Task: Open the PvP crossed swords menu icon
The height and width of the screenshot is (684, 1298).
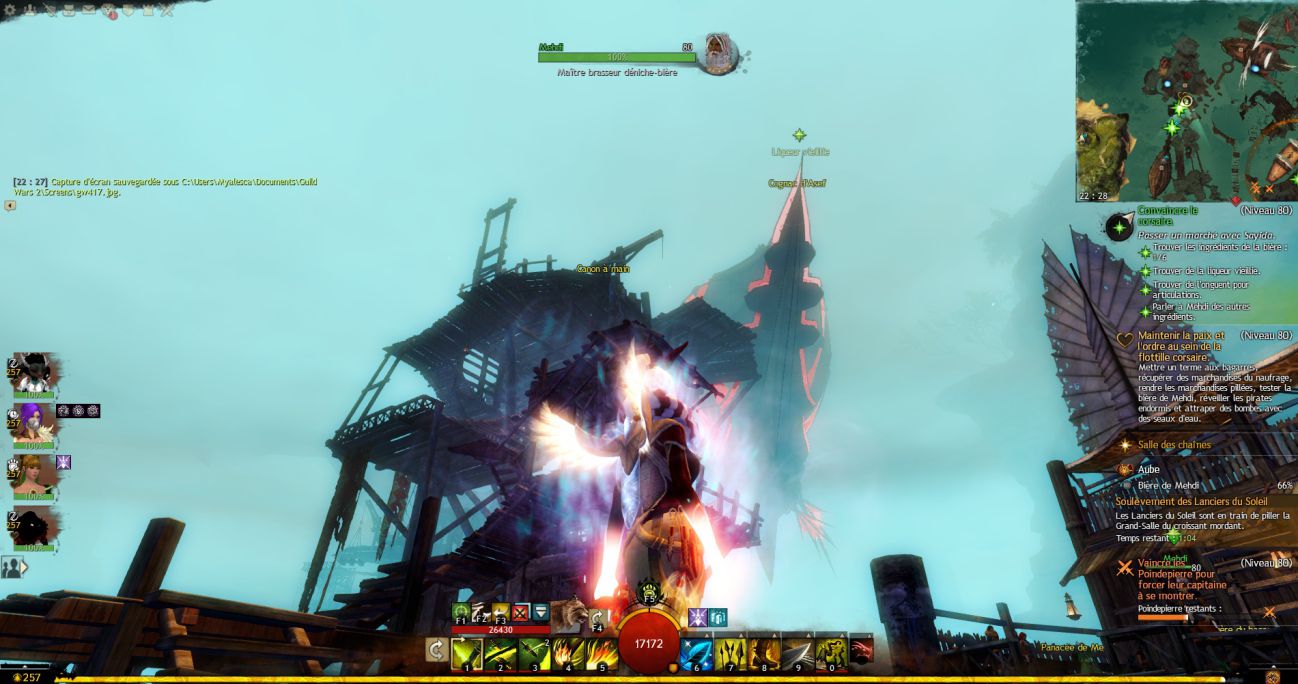Action: (x=166, y=10)
